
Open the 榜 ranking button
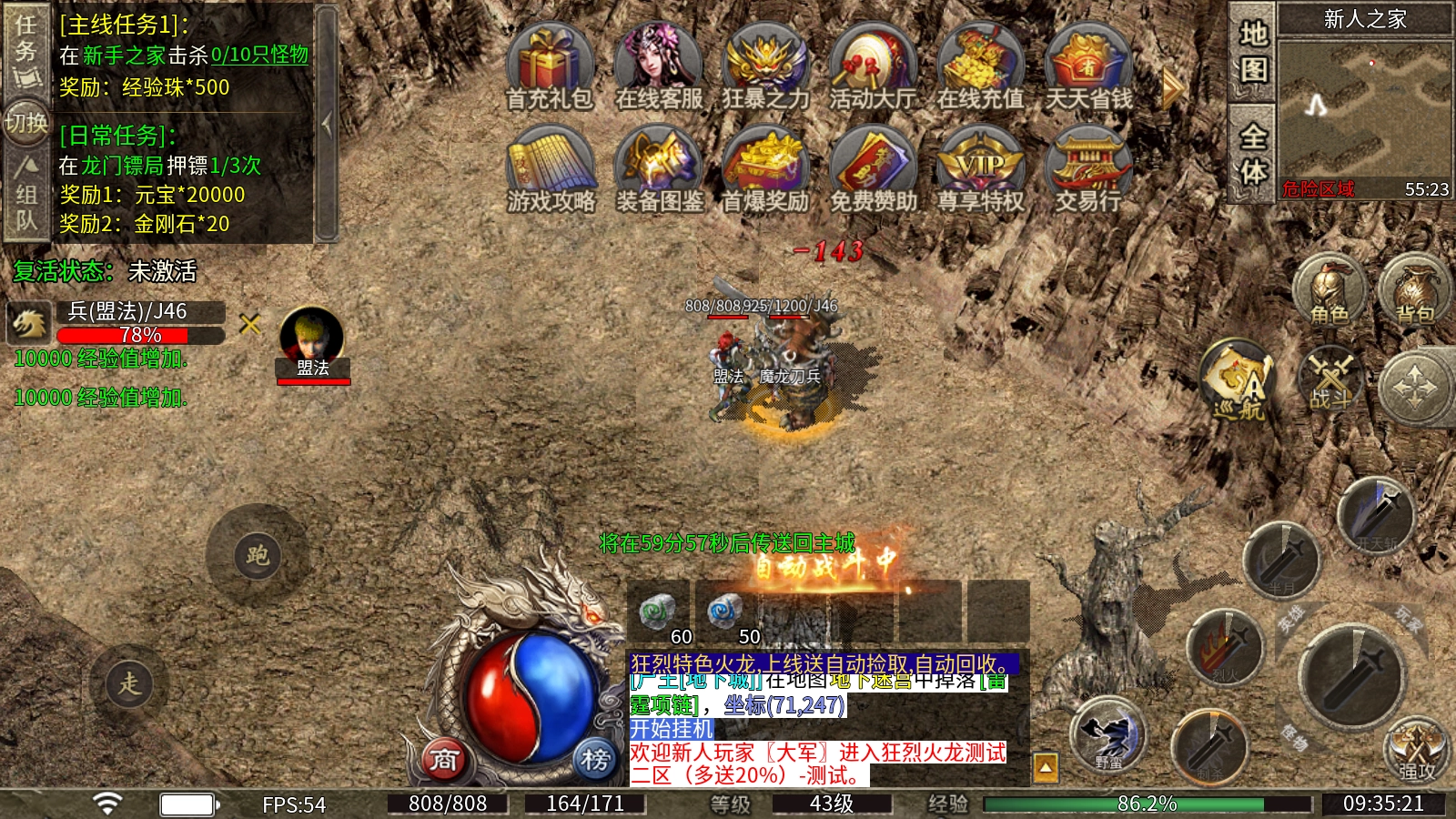595,758
